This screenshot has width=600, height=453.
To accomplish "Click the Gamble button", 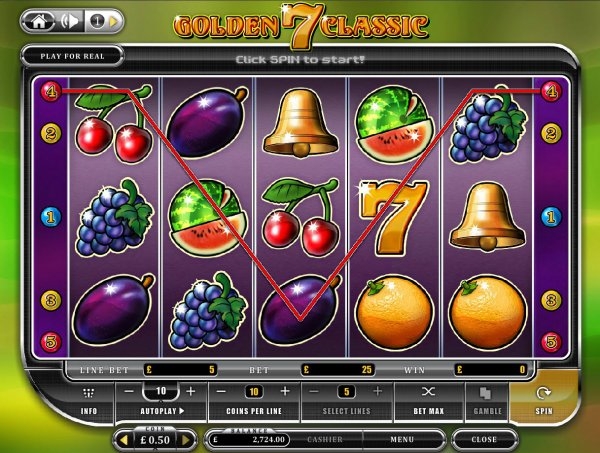I will (x=486, y=399).
